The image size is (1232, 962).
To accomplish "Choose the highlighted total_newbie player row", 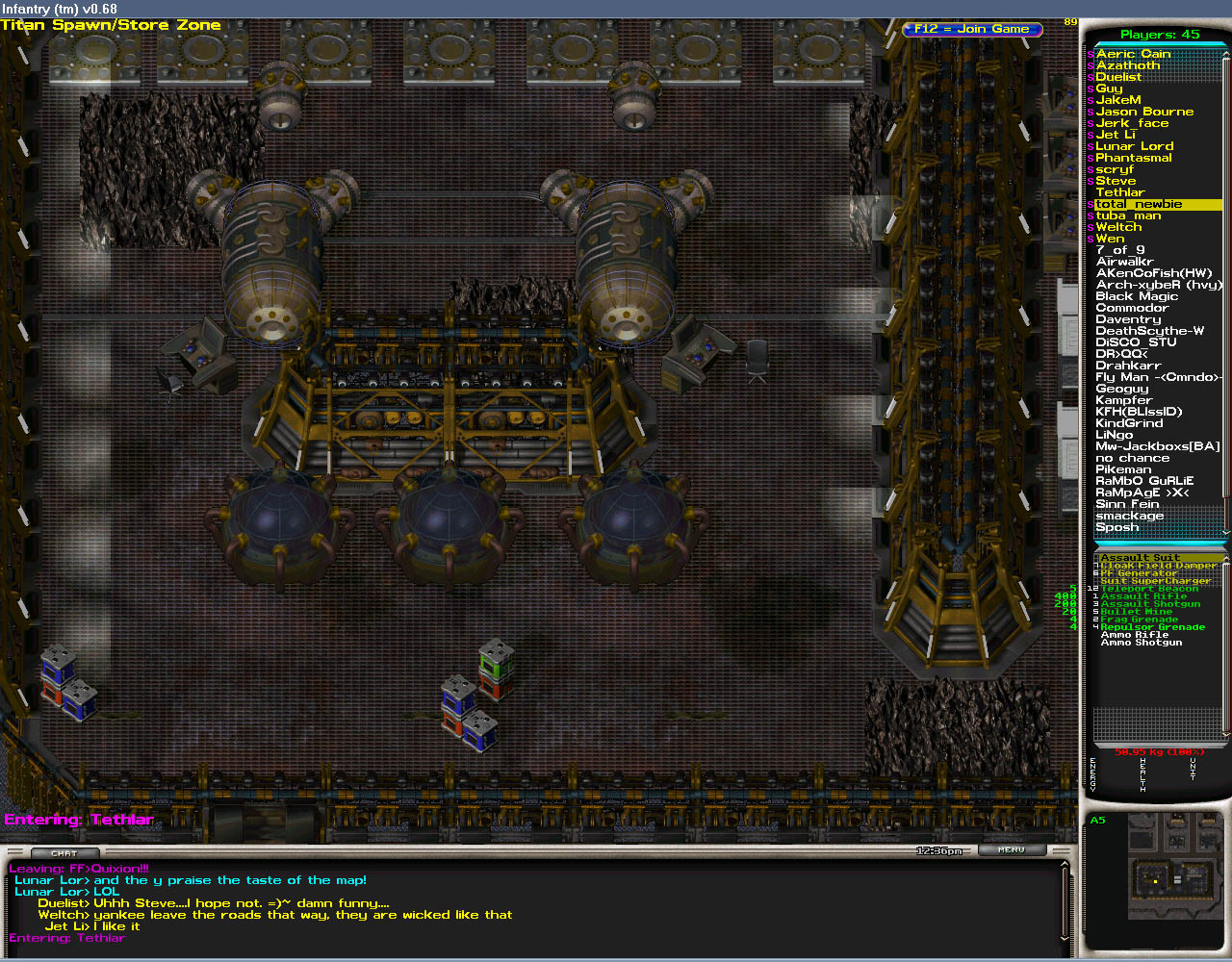I will [1155, 204].
